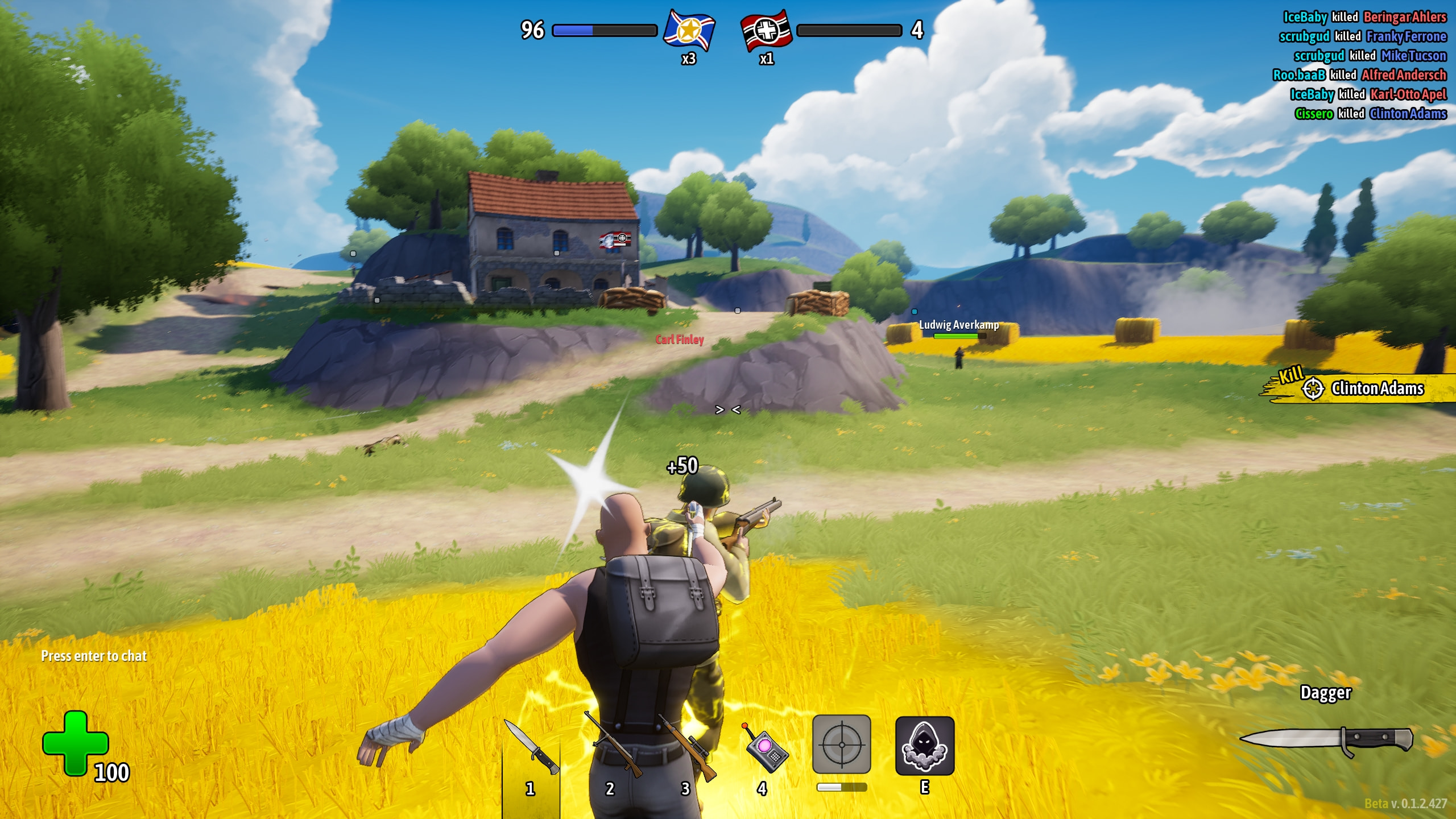Activate the crosshair target ability icon
Screen dimensions: 1456x819
pos(841,744)
